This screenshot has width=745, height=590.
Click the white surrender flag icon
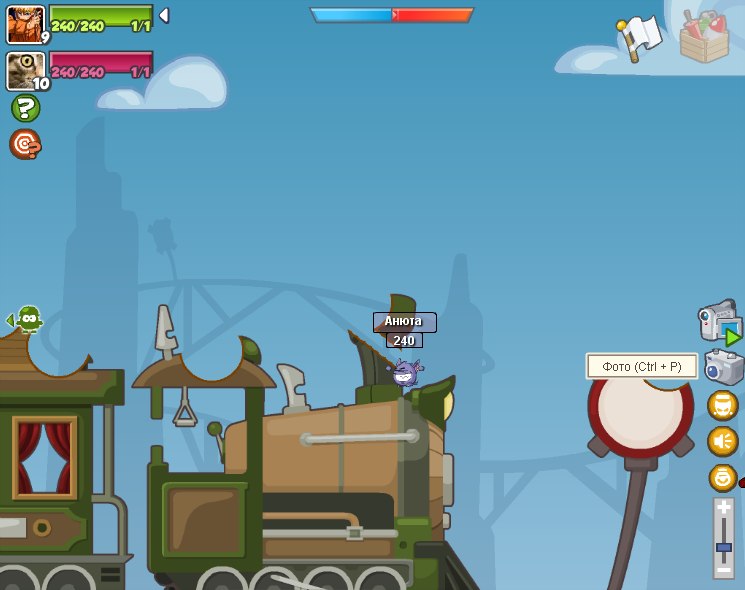click(640, 37)
